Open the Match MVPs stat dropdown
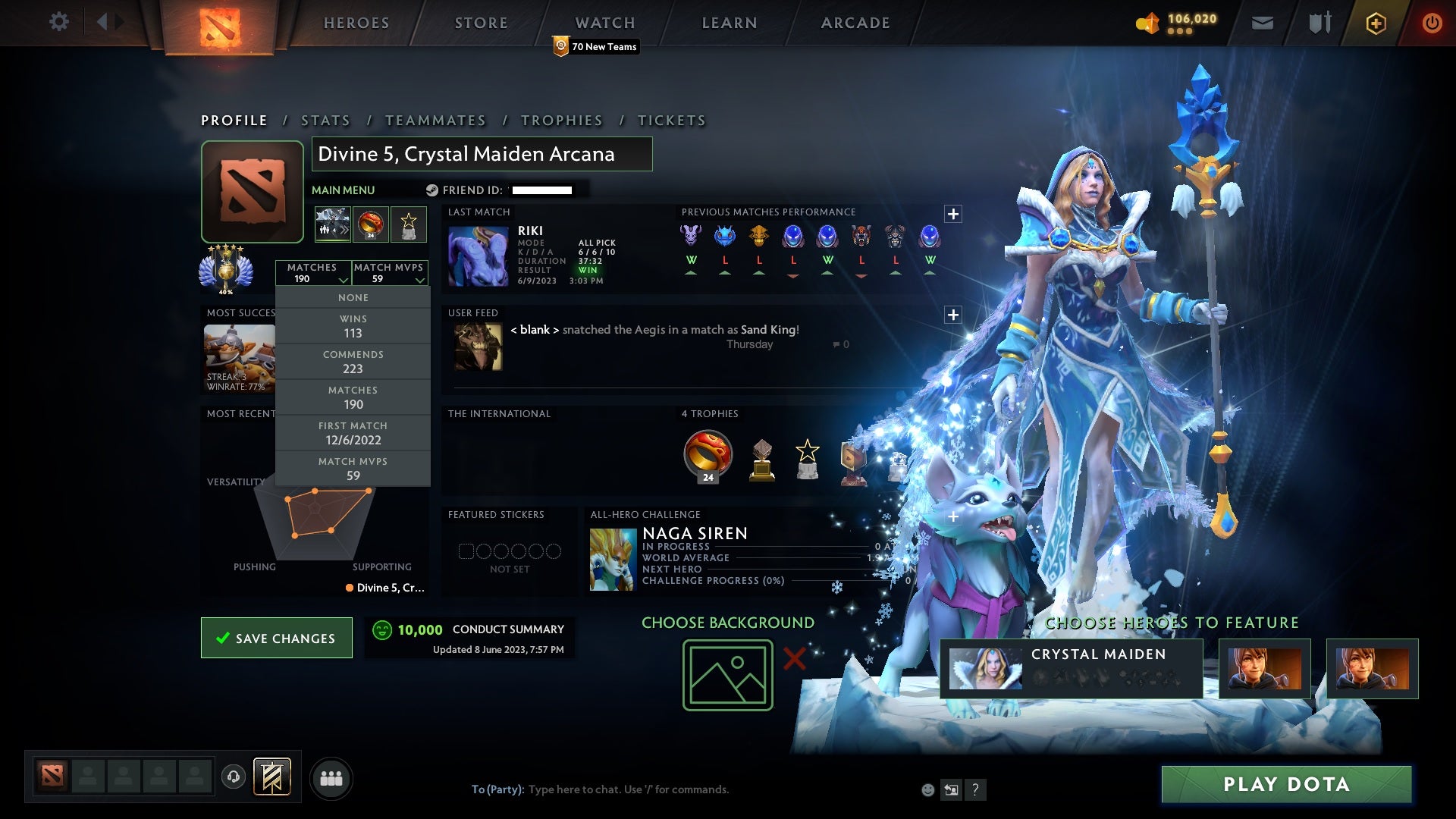1456x819 pixels. tap(390, 273)
